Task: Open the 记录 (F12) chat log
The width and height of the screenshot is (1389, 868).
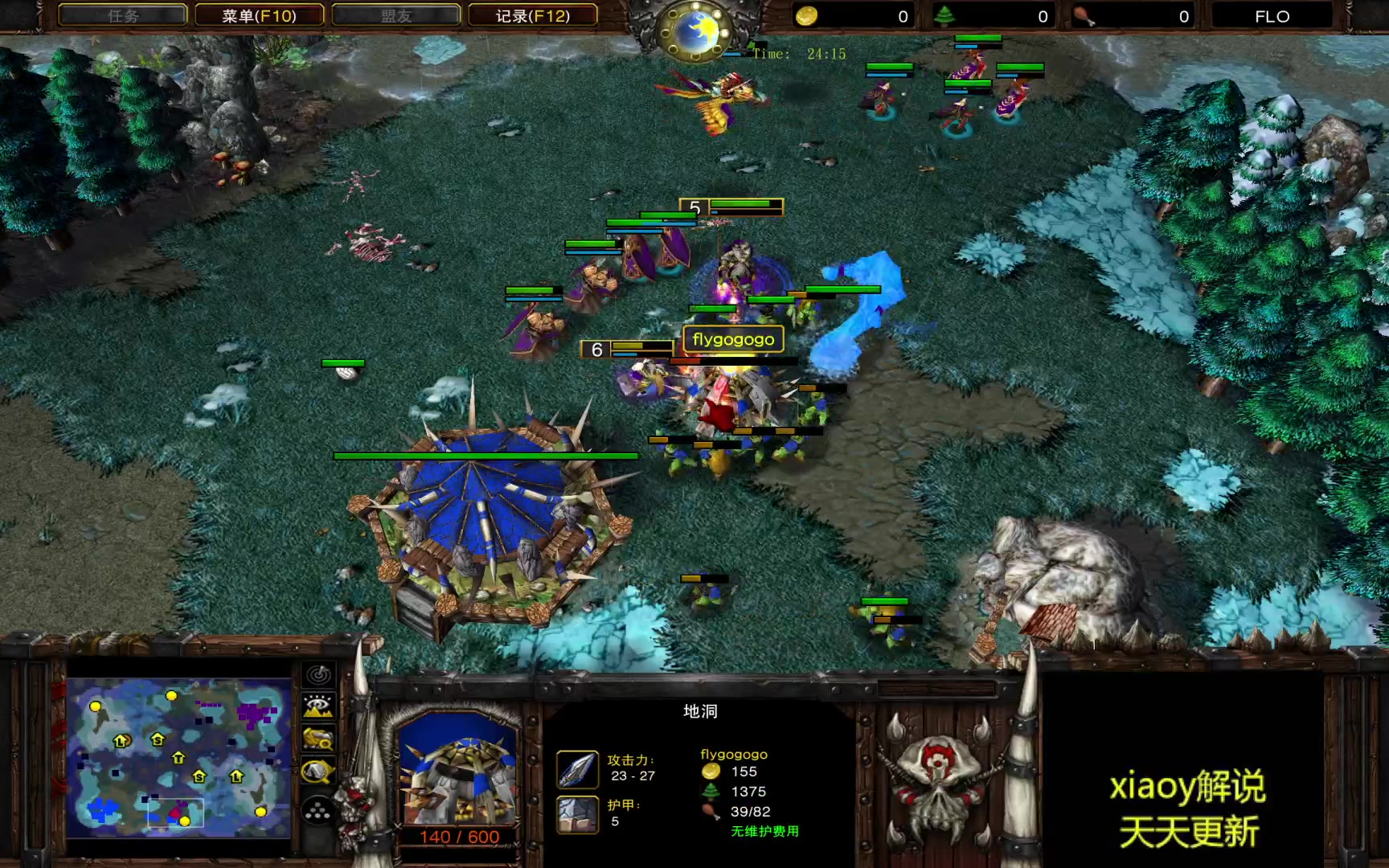Action: (532, 16)
